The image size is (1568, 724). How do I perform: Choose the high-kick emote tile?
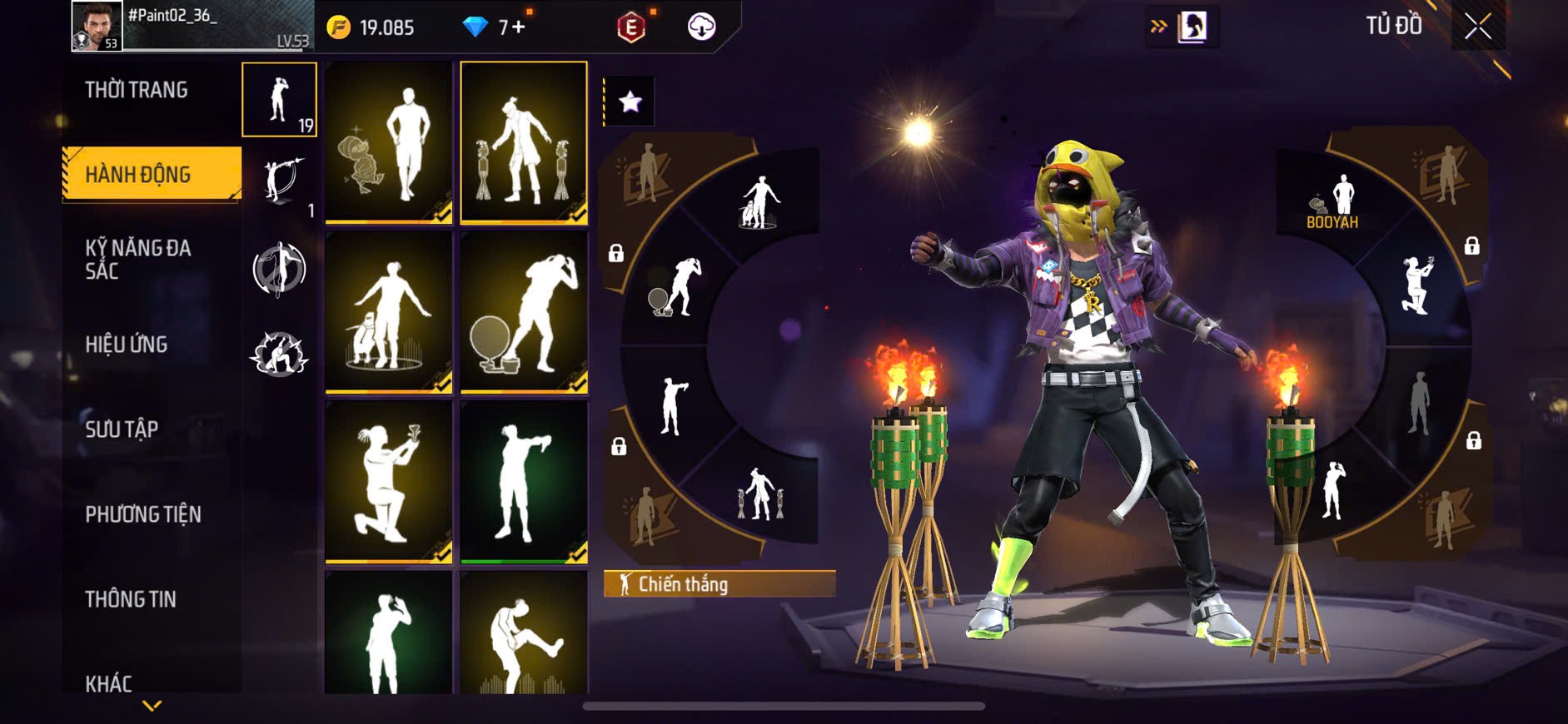(524, 634)
